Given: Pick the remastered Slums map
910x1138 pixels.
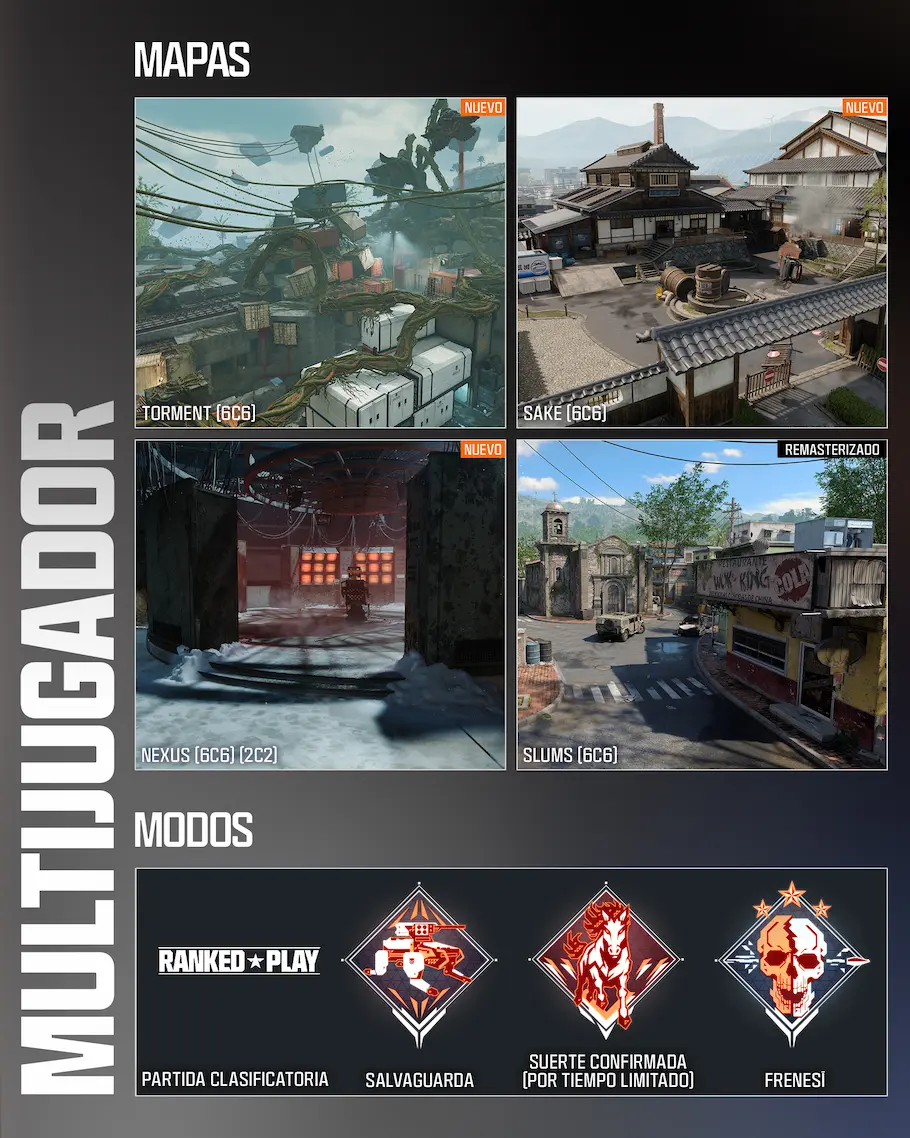Looking at the screenshot, I should pyautogui.click(x=701, y=605).
